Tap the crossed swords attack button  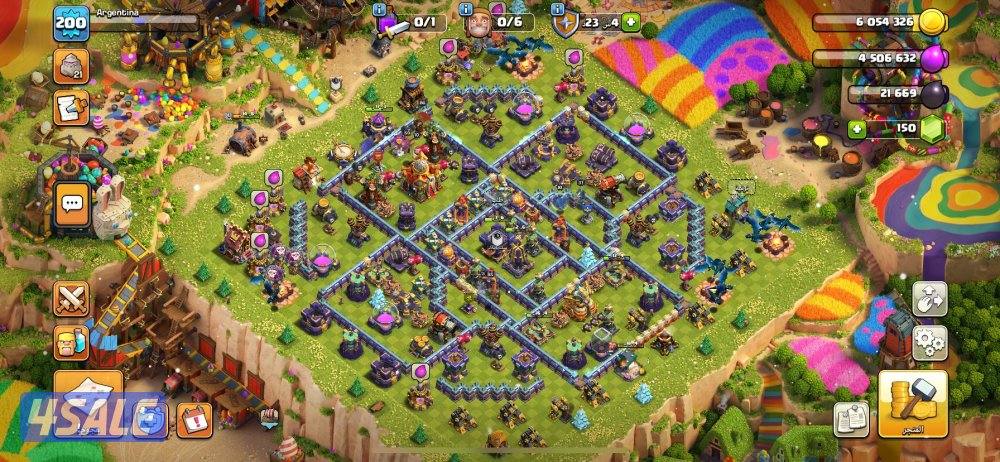tap(70, 297)
